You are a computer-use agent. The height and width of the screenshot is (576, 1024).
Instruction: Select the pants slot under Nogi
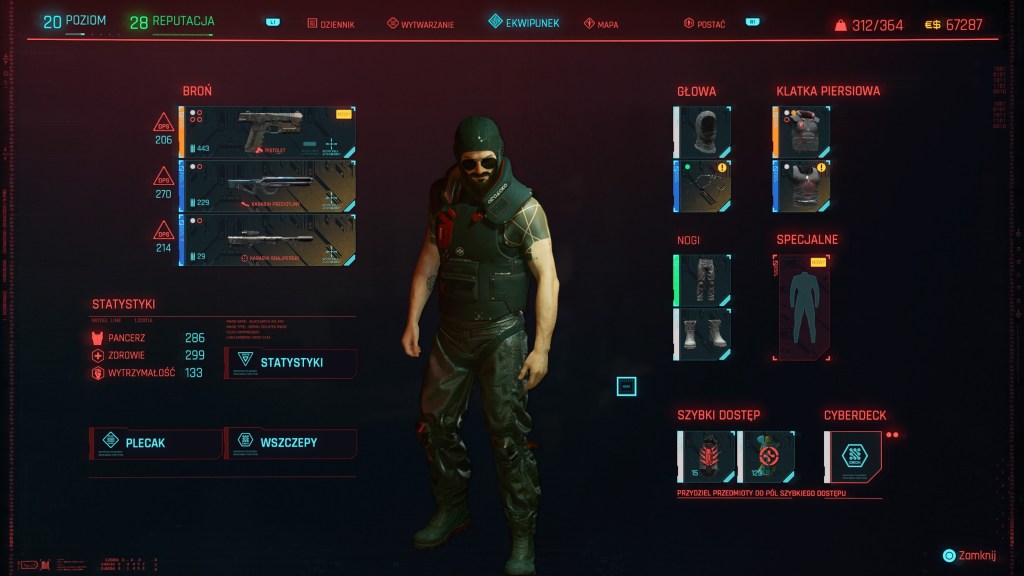[703, 280]
